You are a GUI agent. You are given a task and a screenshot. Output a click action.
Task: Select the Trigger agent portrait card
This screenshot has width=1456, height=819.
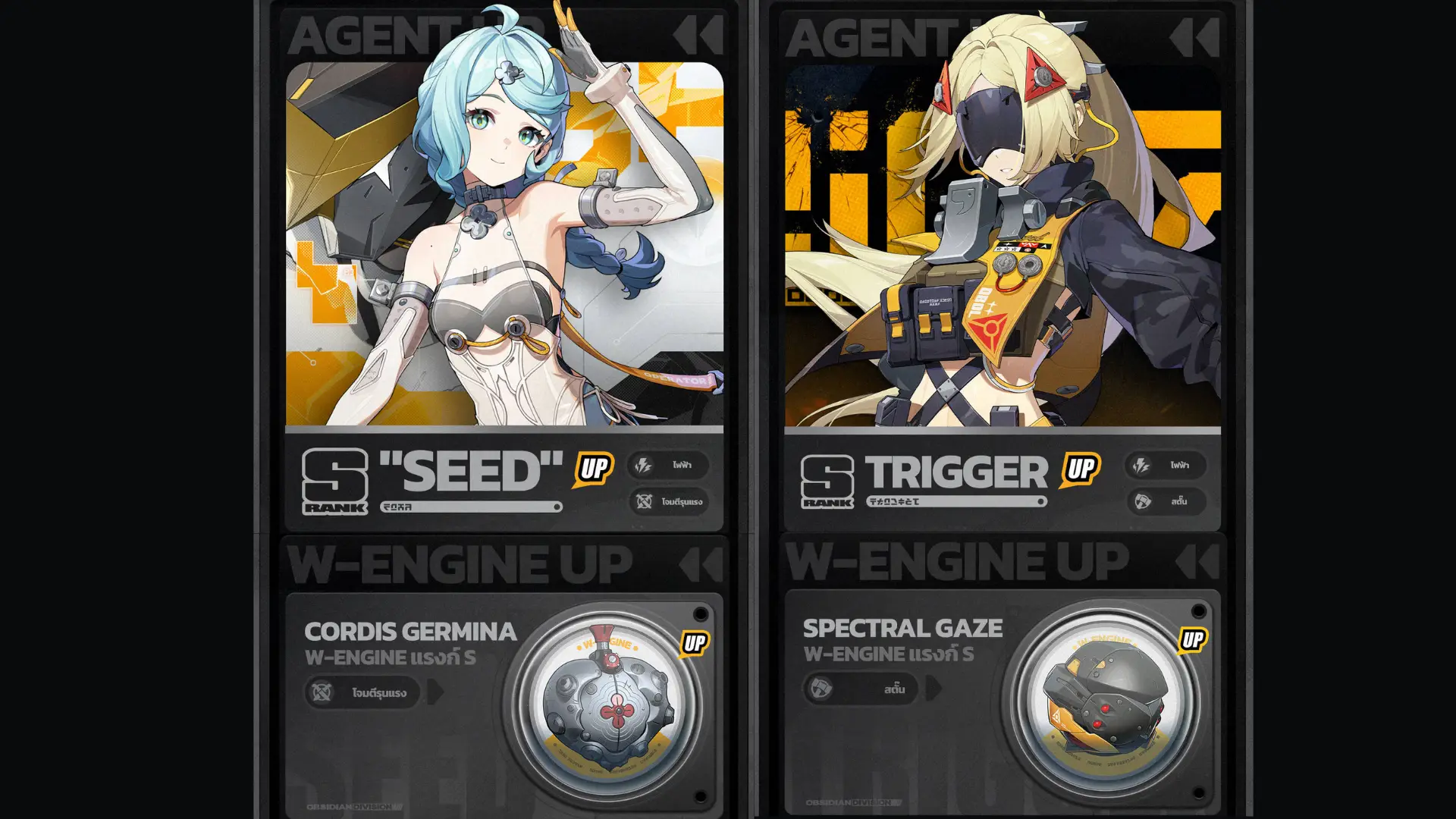tap(1003, 244)
